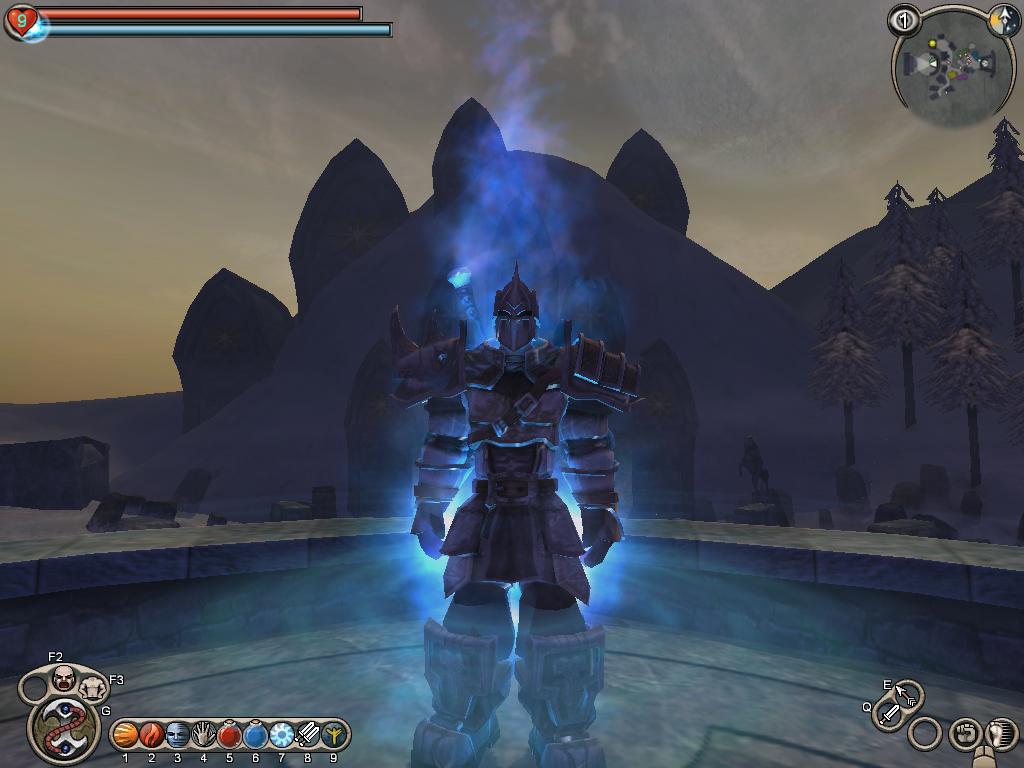Click the day-night compass dial
This screenshot has height=768, width=1024.
coord(1003,20)
